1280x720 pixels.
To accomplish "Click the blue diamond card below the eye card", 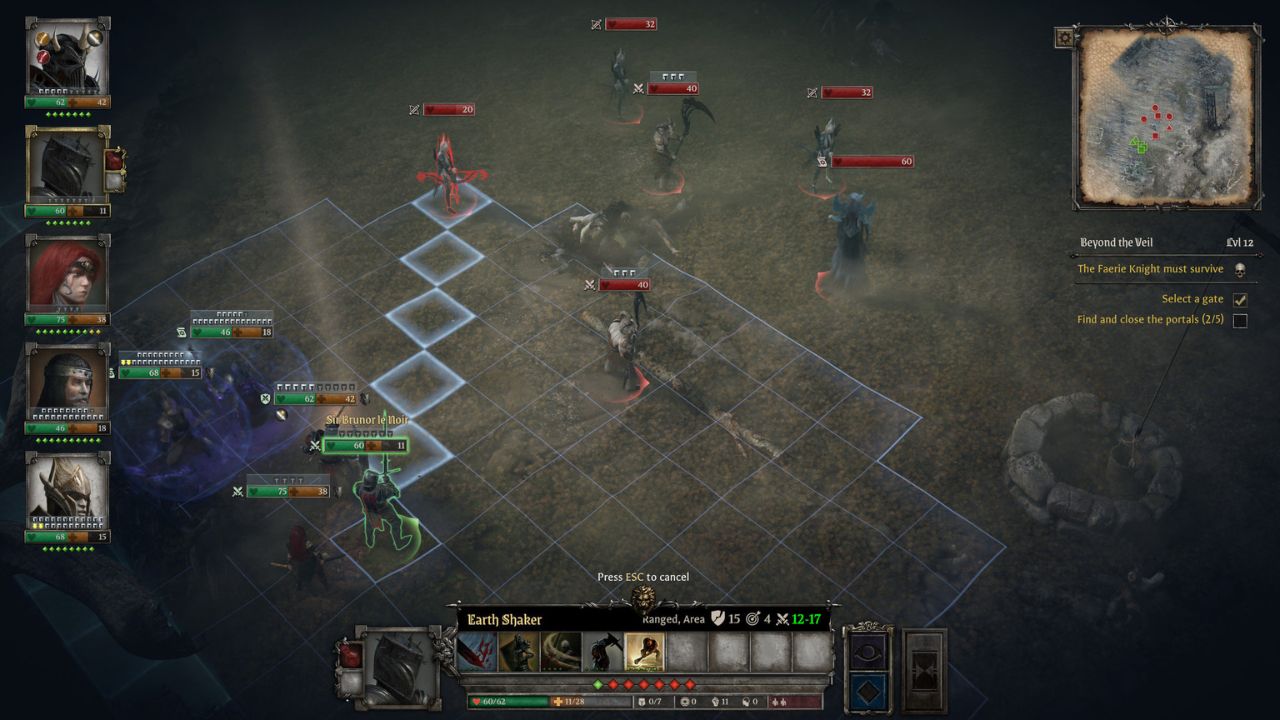I will click(870, 688).
